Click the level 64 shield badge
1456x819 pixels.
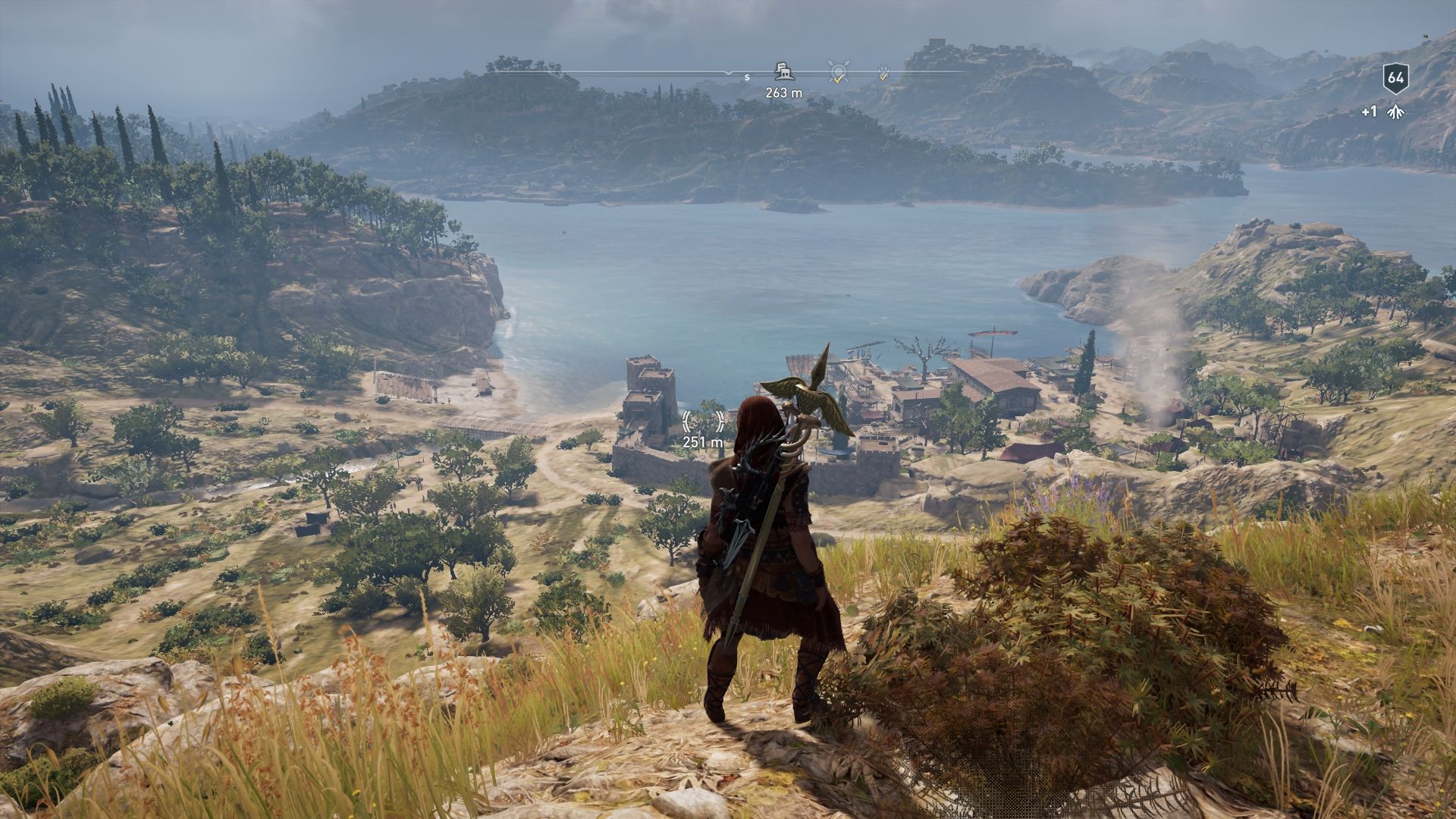tap(1395, 77)
